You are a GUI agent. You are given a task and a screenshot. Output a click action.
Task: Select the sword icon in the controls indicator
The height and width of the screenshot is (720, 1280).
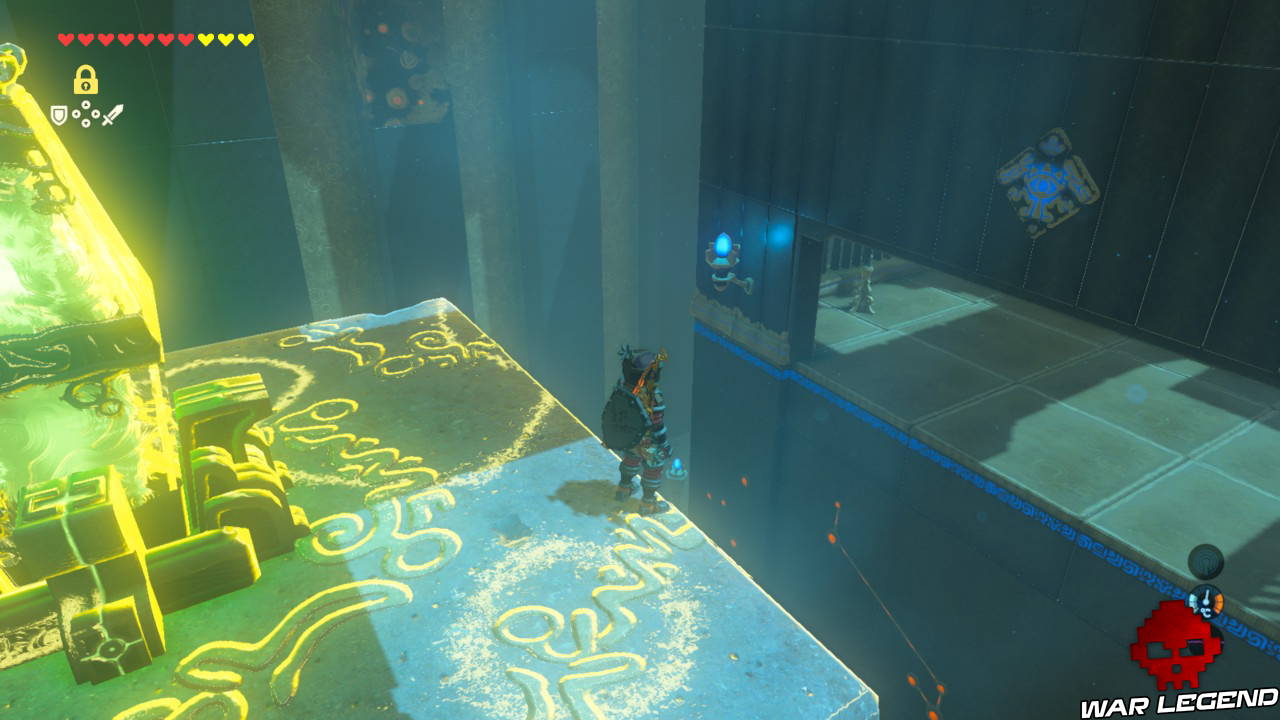click(113, 114)
